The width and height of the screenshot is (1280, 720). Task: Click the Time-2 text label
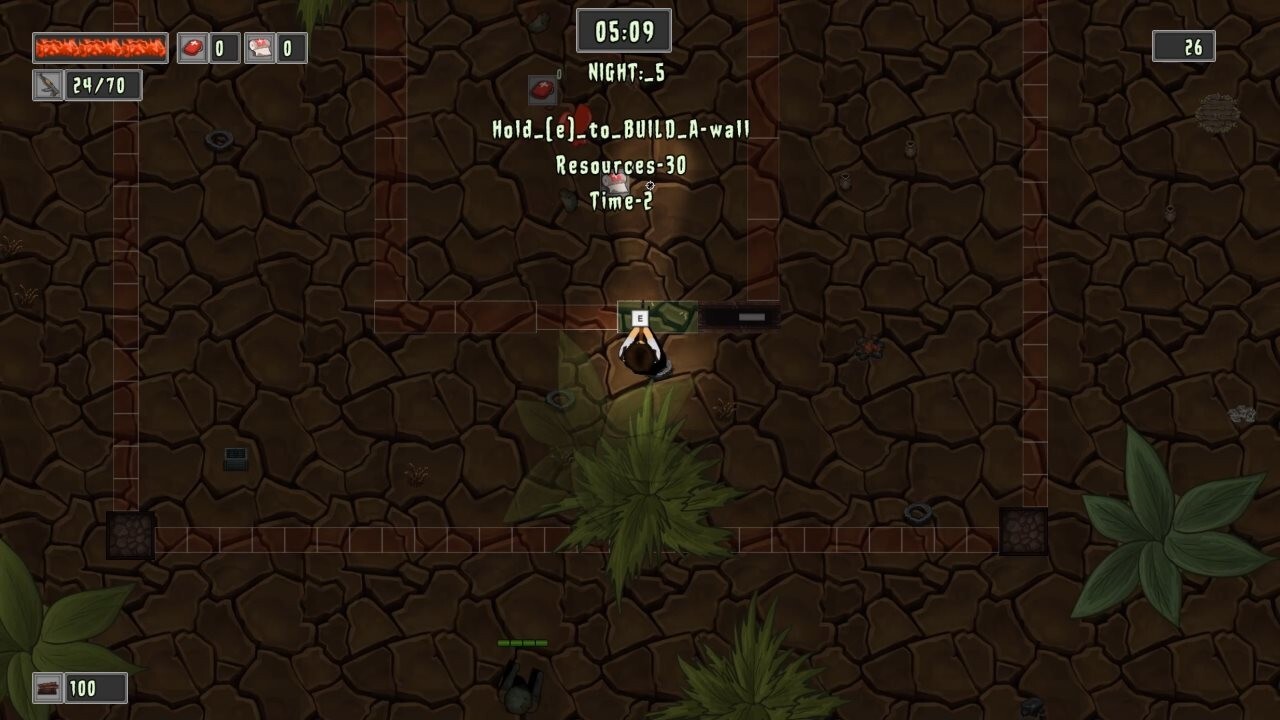coord(622,202)
